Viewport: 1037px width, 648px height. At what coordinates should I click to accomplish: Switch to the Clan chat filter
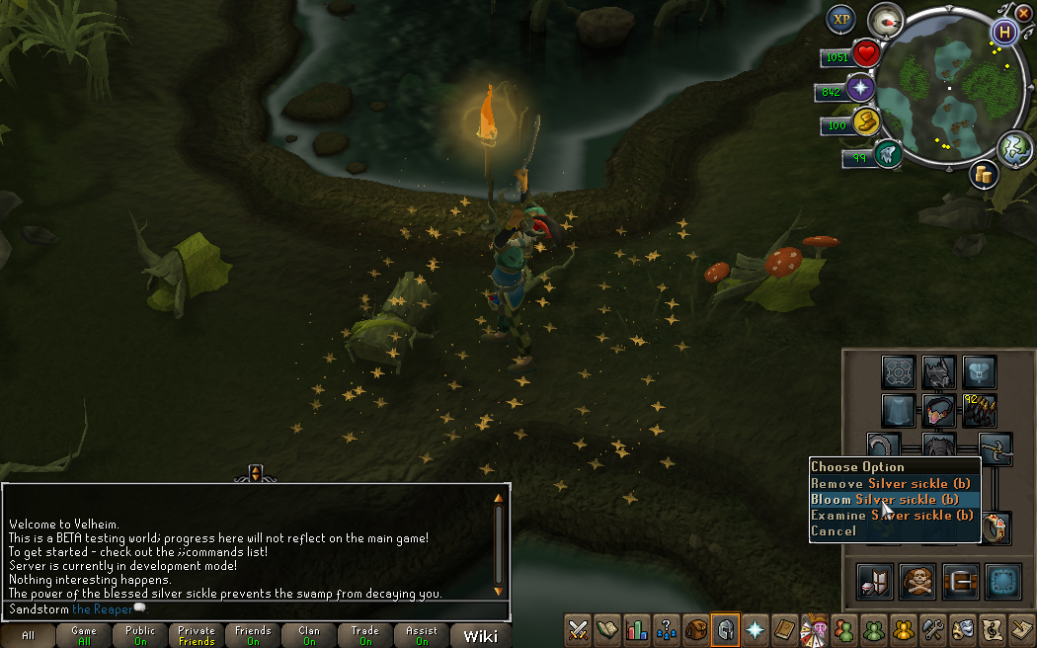click(x=309, y=635)
